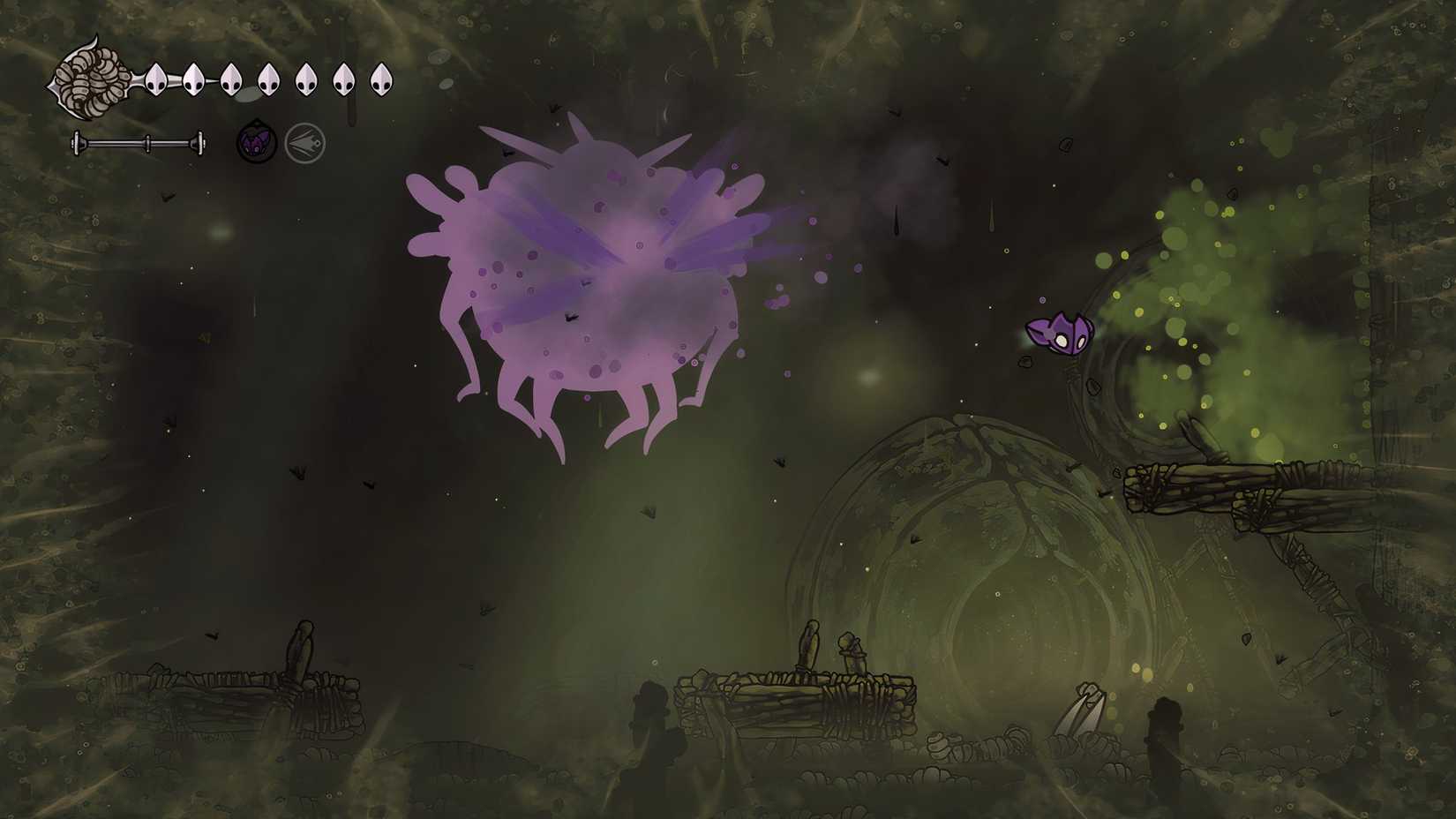Click the first health mask in the HUD
This screenshot has height=819, width=1456.
tap(155, 80)
